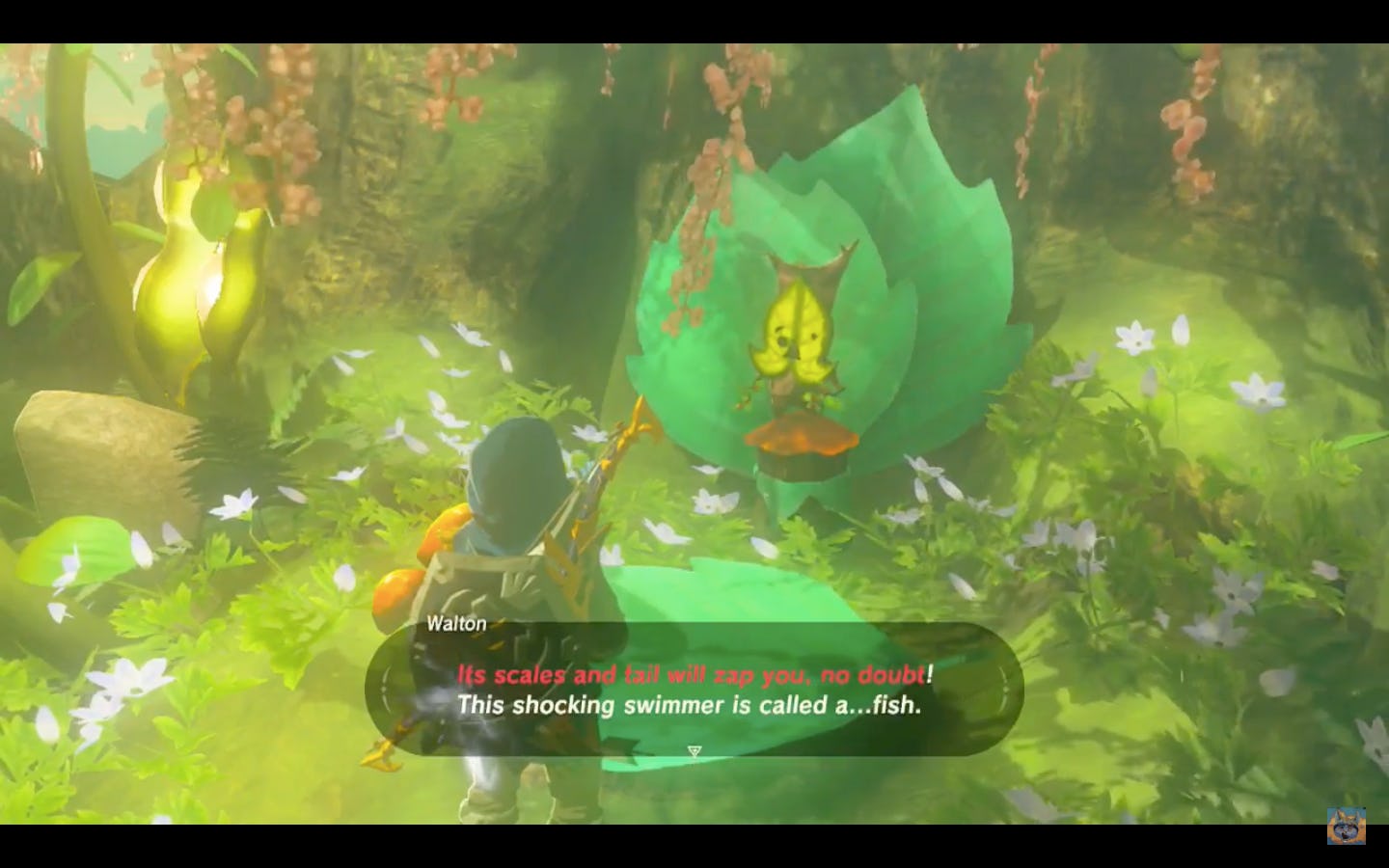Image resolution: width=1389 pixels, height=868 pixels.
Task: Click the speaker name label Walton
Action: click(456, 624)
